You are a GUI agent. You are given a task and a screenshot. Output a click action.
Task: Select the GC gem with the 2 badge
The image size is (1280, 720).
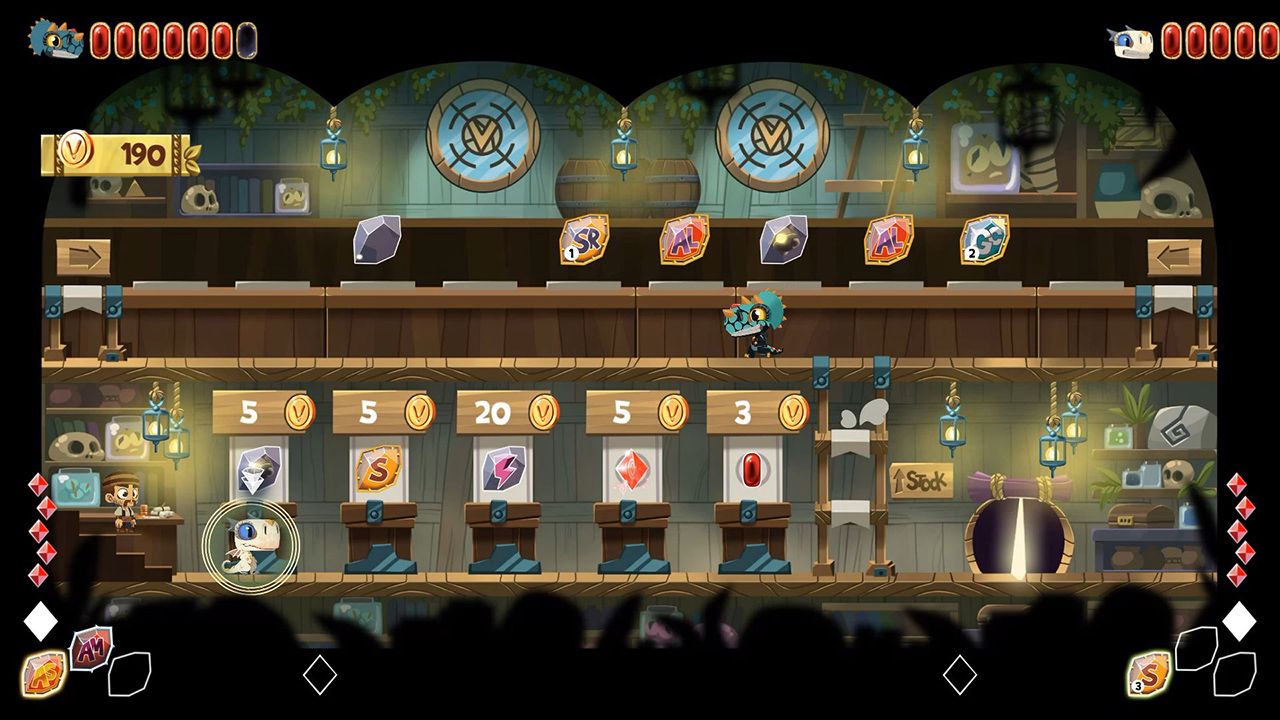point(984,240)
